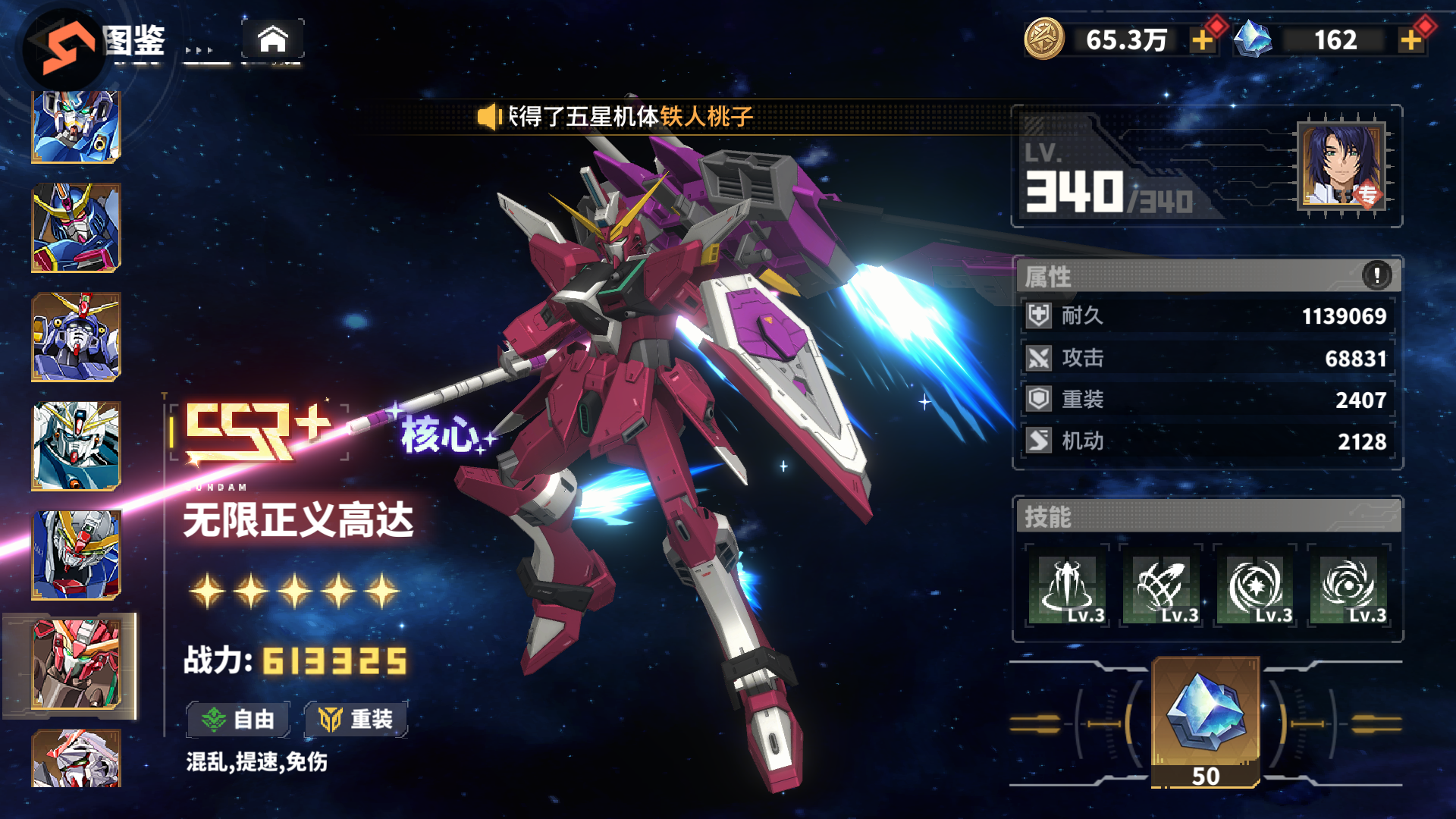Select the selected red Gundam thumbnail
Viewport: 1456px width, 819px height.
pyautogui.click(x=76, y=664)
